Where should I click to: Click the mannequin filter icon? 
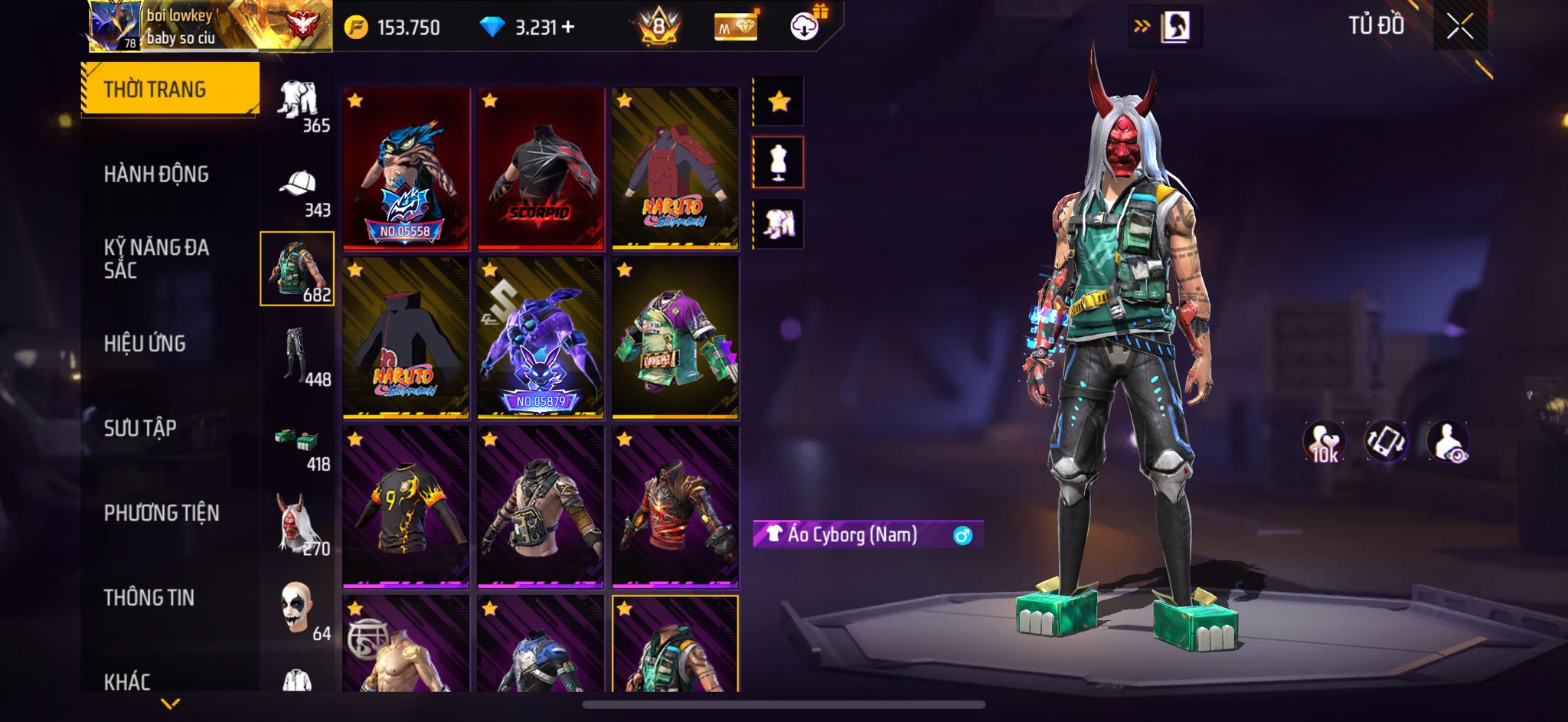pos(779,162)
